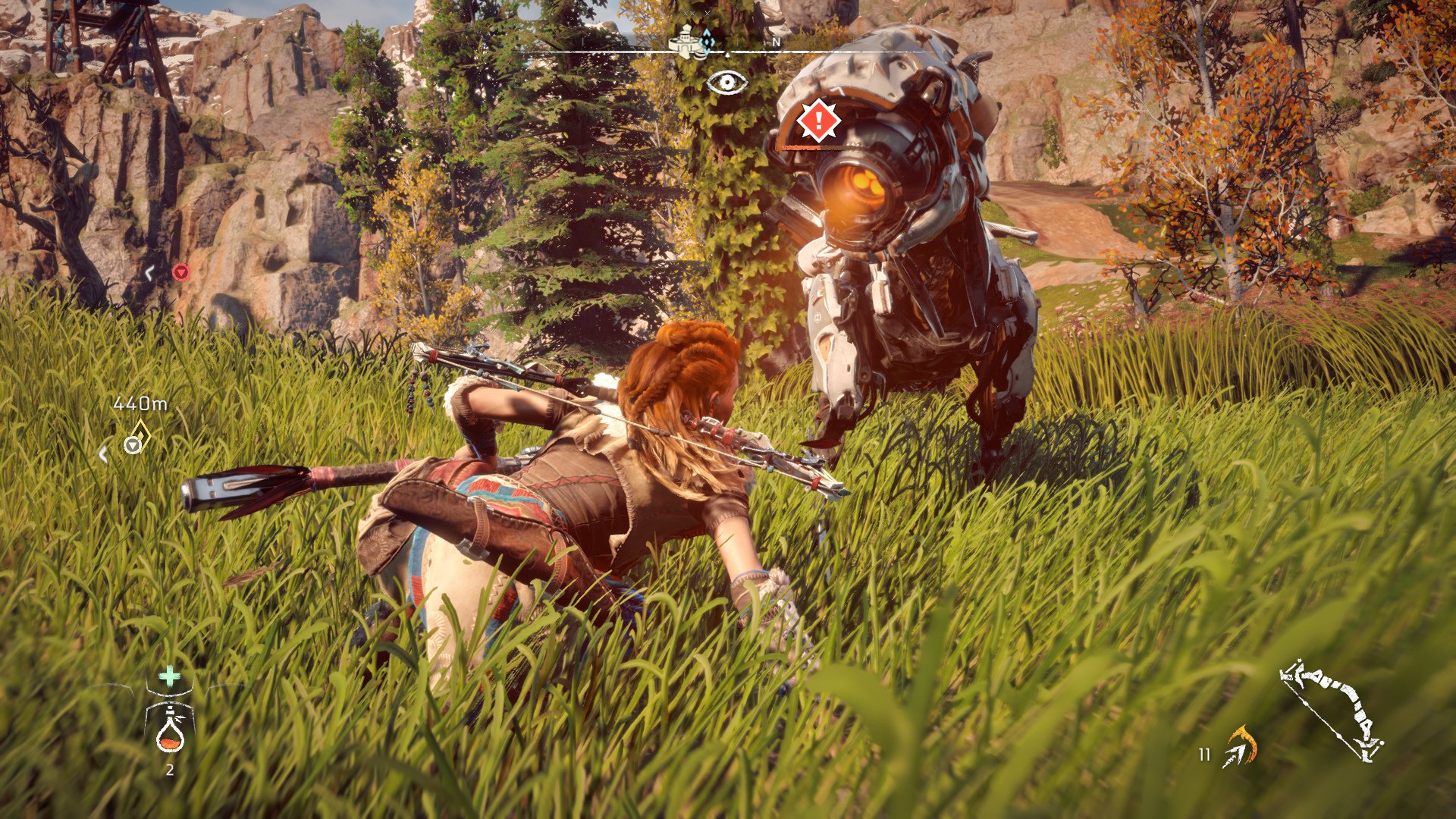Expand the left chevron near the waypoint
Viewport: 1456px width, 819px height.
[102, 452]
